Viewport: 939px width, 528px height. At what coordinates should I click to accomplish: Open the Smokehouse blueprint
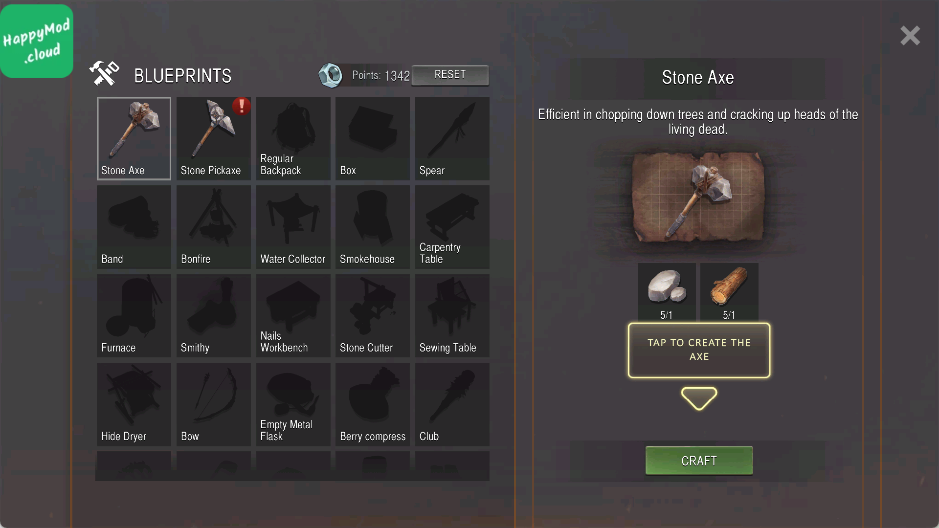(x=372, y=227)
